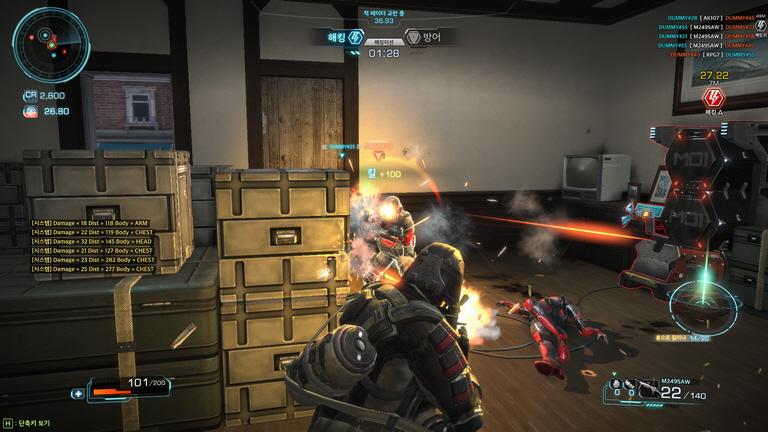Click the CR credits icon
The width and height of the screenshot is (768, 432).
(x=30, y=96)
